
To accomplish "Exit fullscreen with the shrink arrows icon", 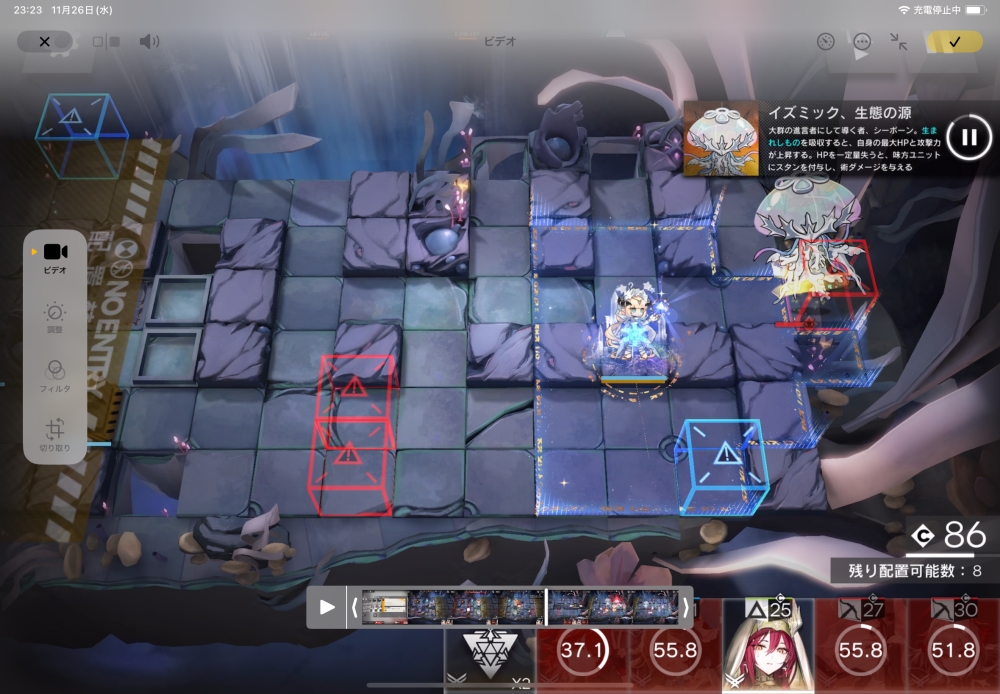I will (899, 42).
